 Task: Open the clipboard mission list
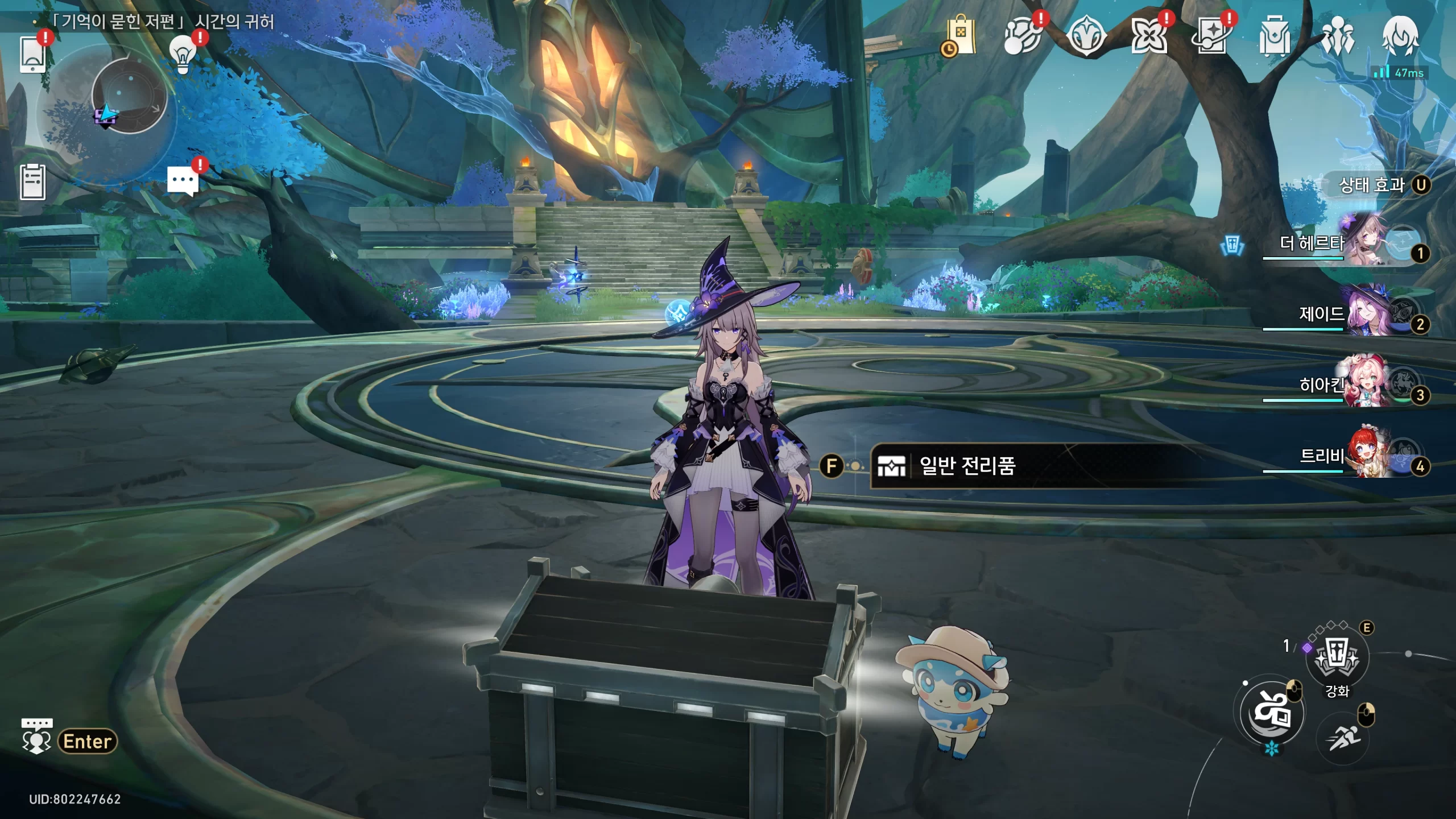click(x=32, y=182)
